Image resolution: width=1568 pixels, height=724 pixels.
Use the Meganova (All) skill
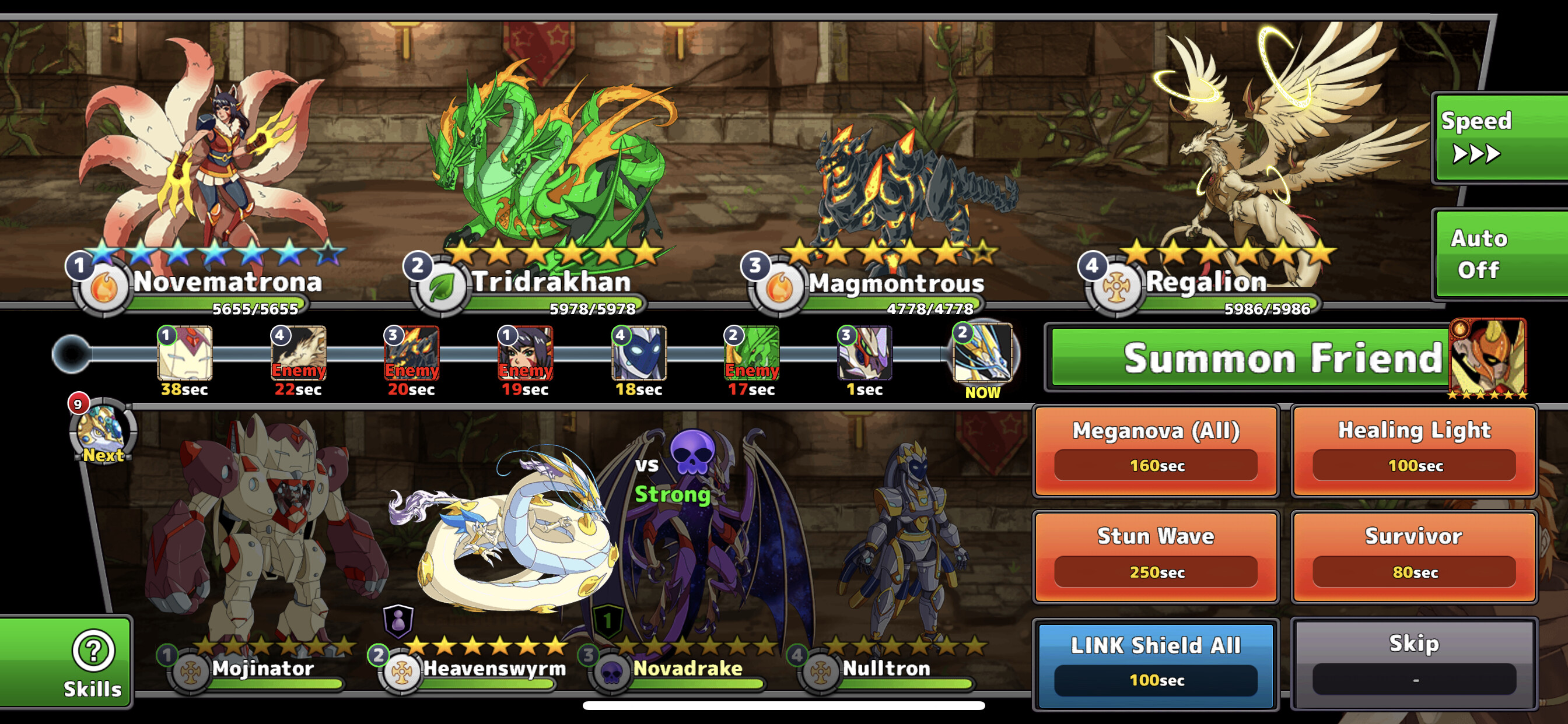tap(1156, 451)
